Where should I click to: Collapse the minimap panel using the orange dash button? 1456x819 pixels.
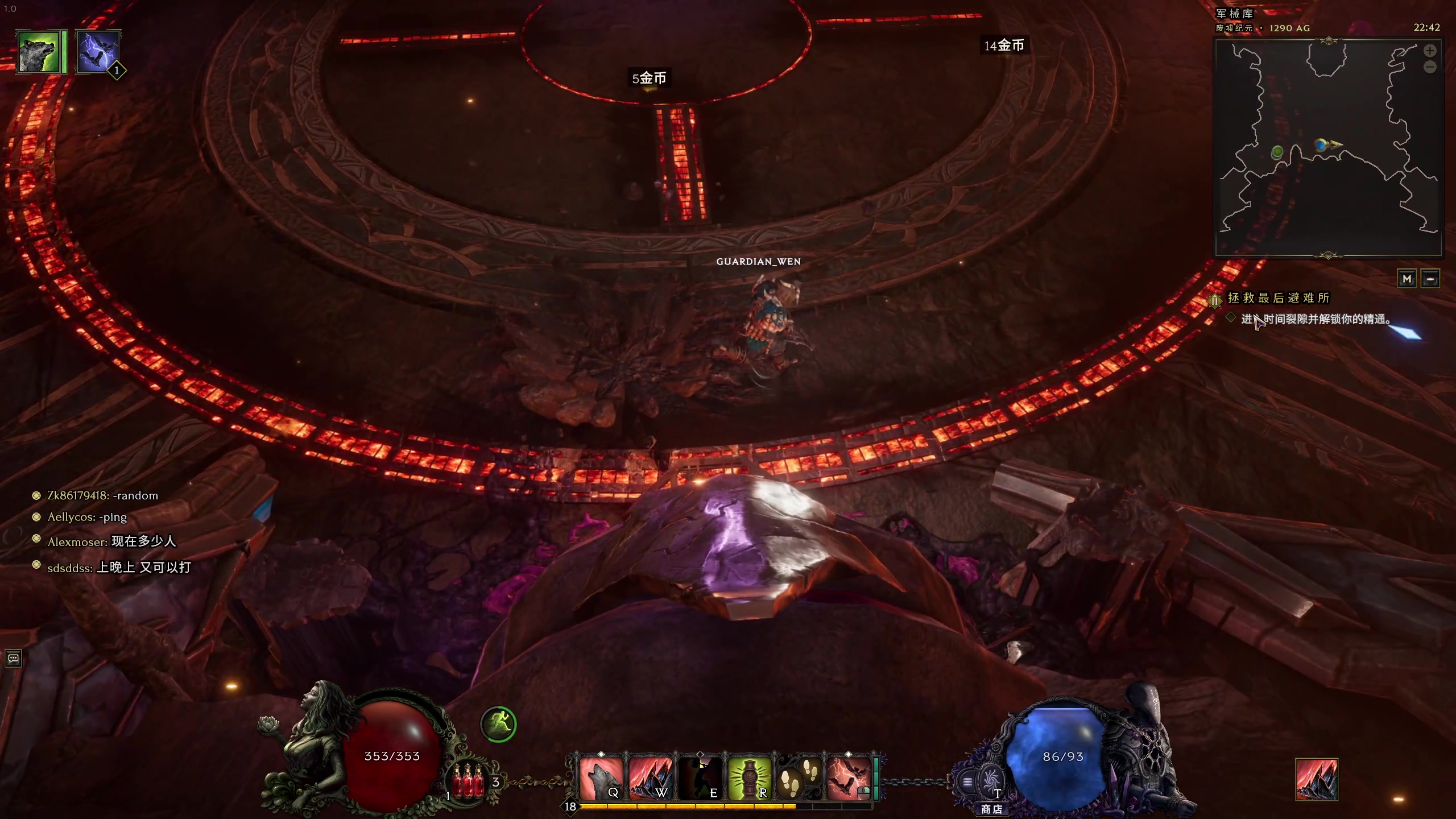tap(1430, 279)
